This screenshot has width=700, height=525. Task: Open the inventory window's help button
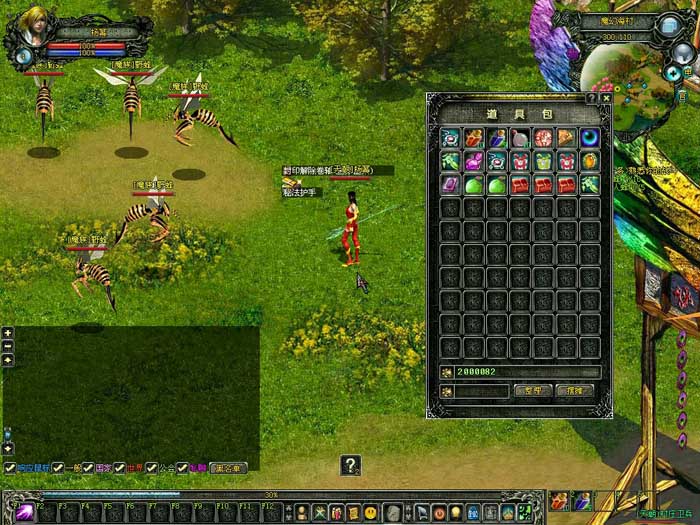592,99
